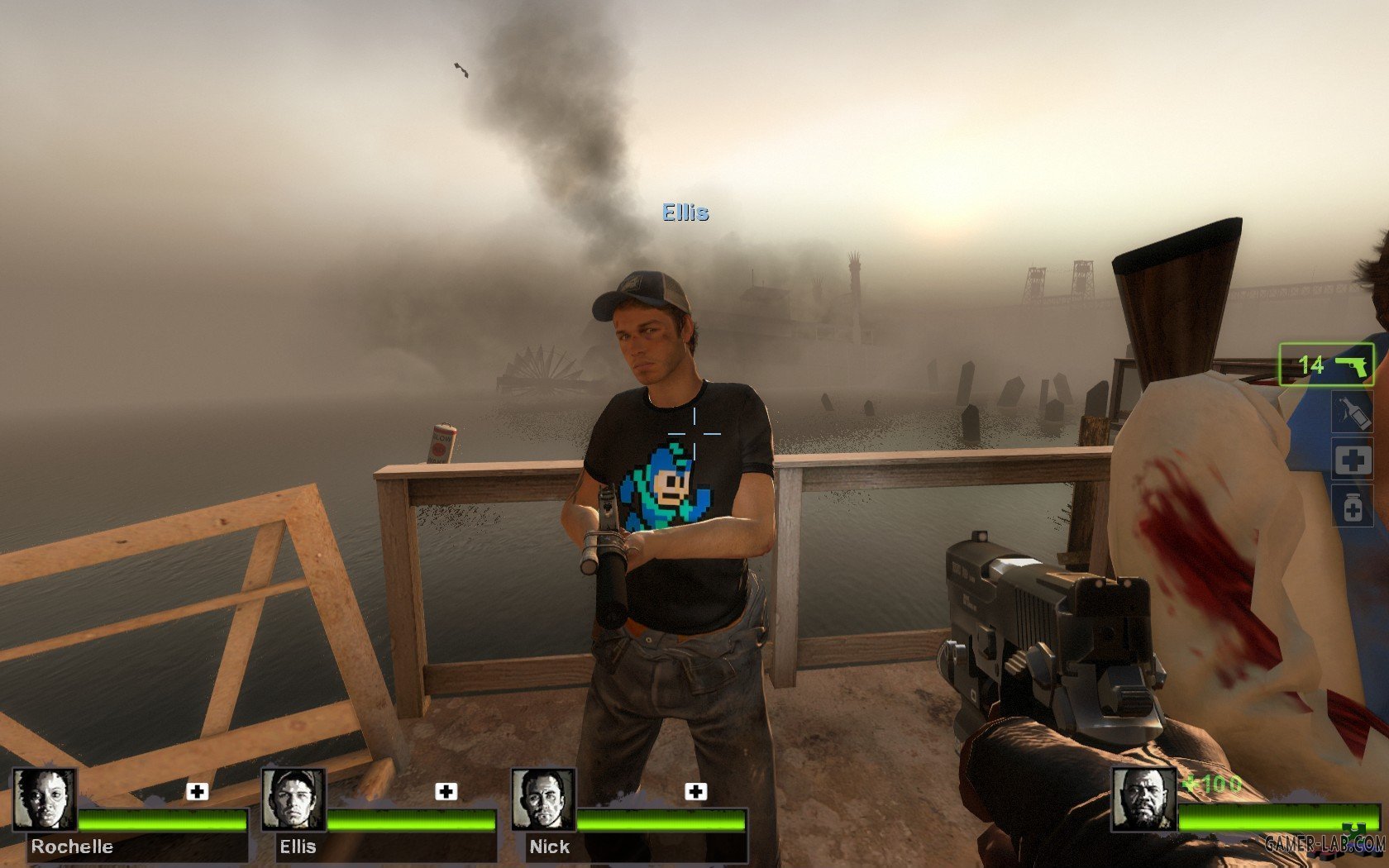Click the floating Ellis nametag

point(683,213)
